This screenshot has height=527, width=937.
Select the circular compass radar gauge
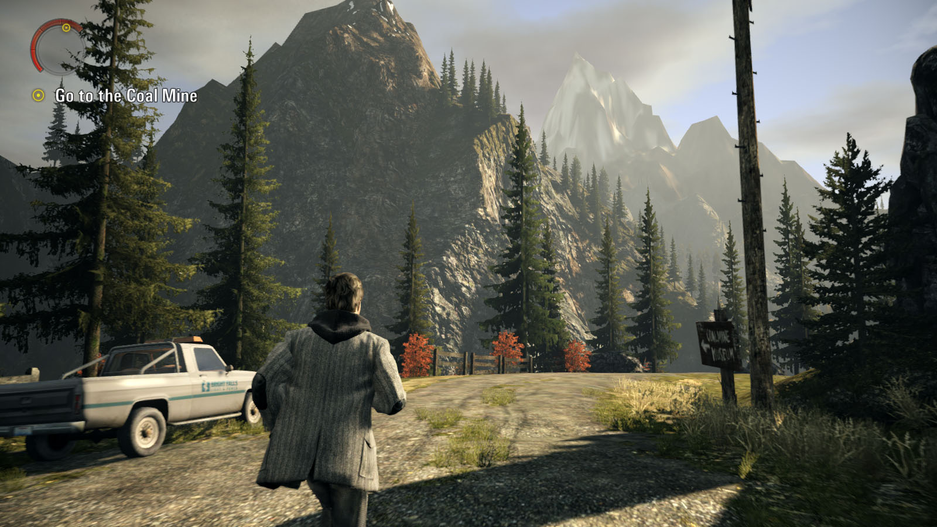click(56, 44)
